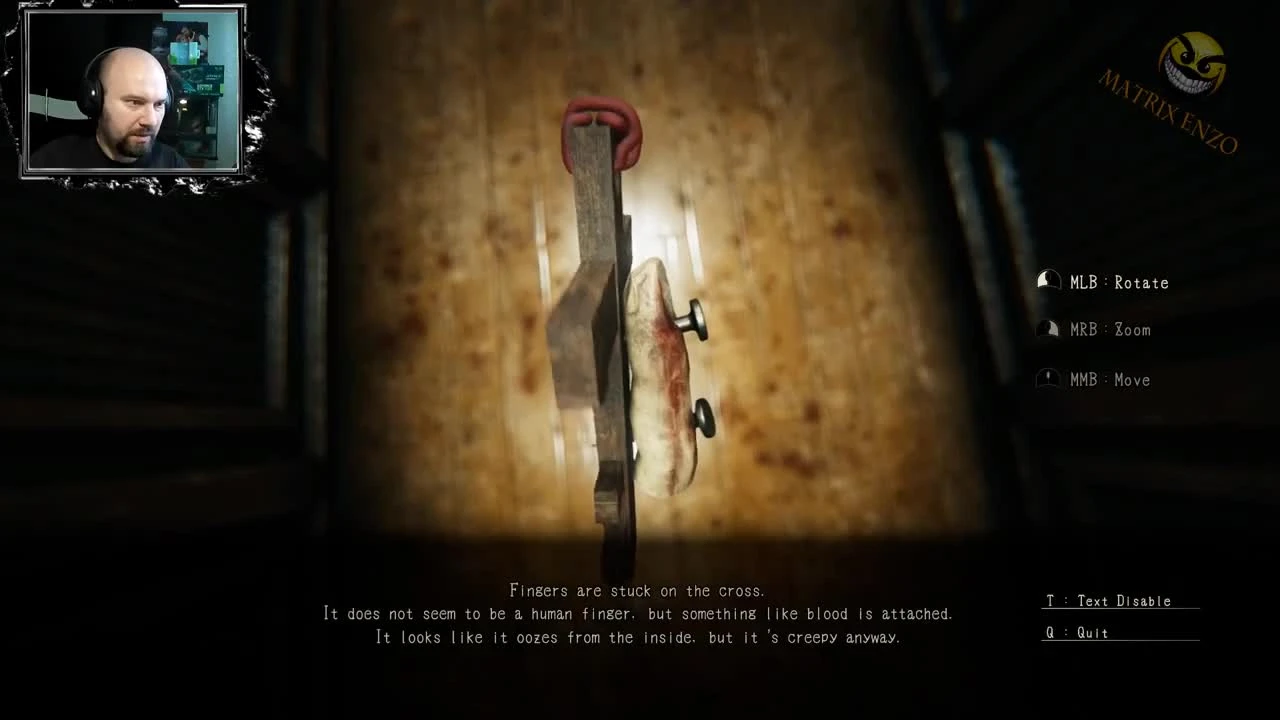Select the Q: Quit menu entry

point(1078,633)
